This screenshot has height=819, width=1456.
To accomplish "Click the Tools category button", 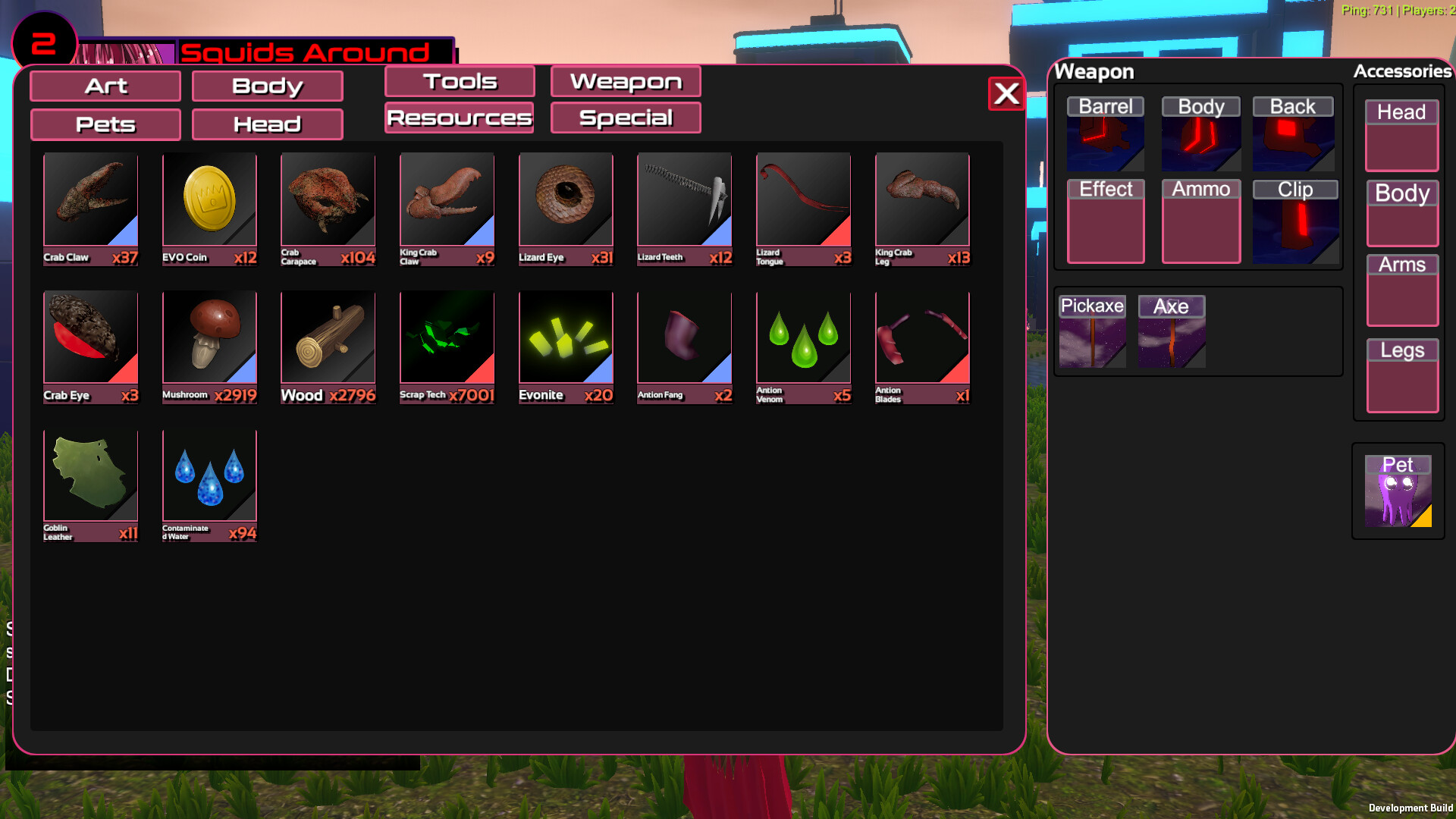I will [459, 81].
